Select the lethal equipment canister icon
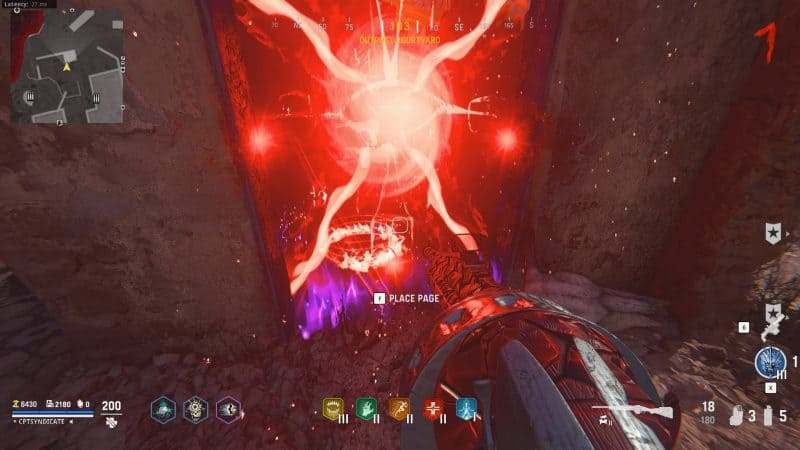Image resolution: width=800 pixels, height=450 pixels. [x=767, y=413]
